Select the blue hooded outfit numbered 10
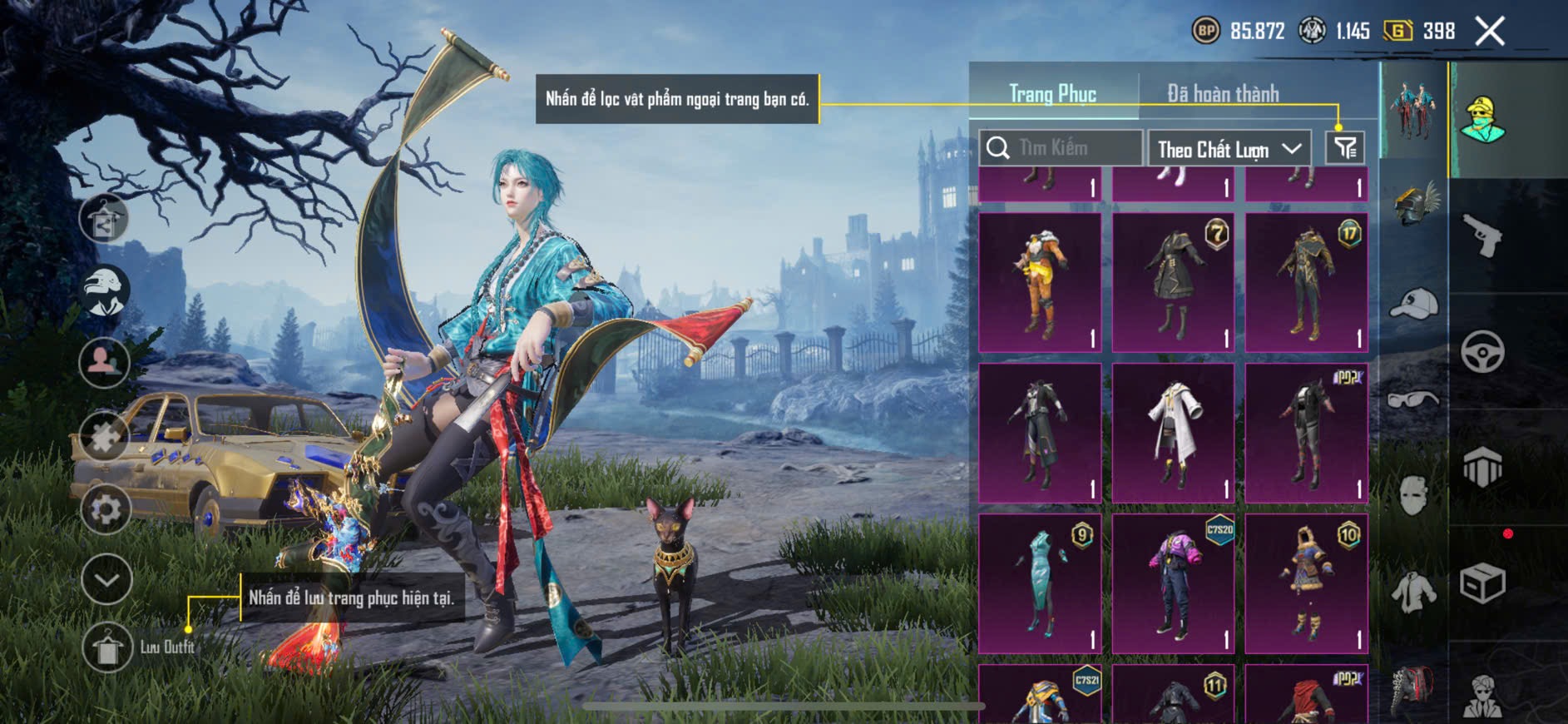 click(x=1306, y=583)
